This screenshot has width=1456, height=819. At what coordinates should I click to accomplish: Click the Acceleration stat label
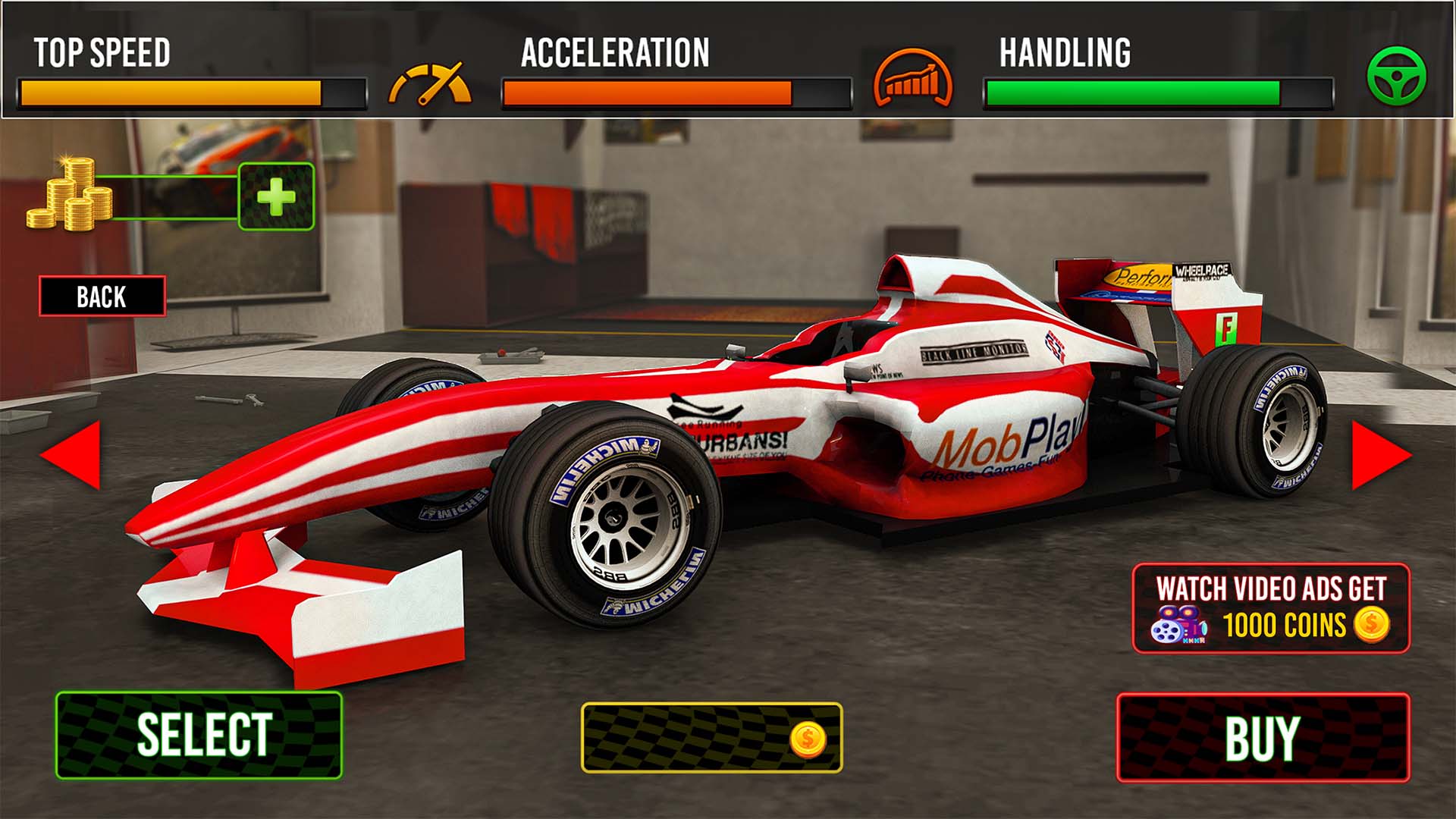pyautogui.click(x=614, y=53)
